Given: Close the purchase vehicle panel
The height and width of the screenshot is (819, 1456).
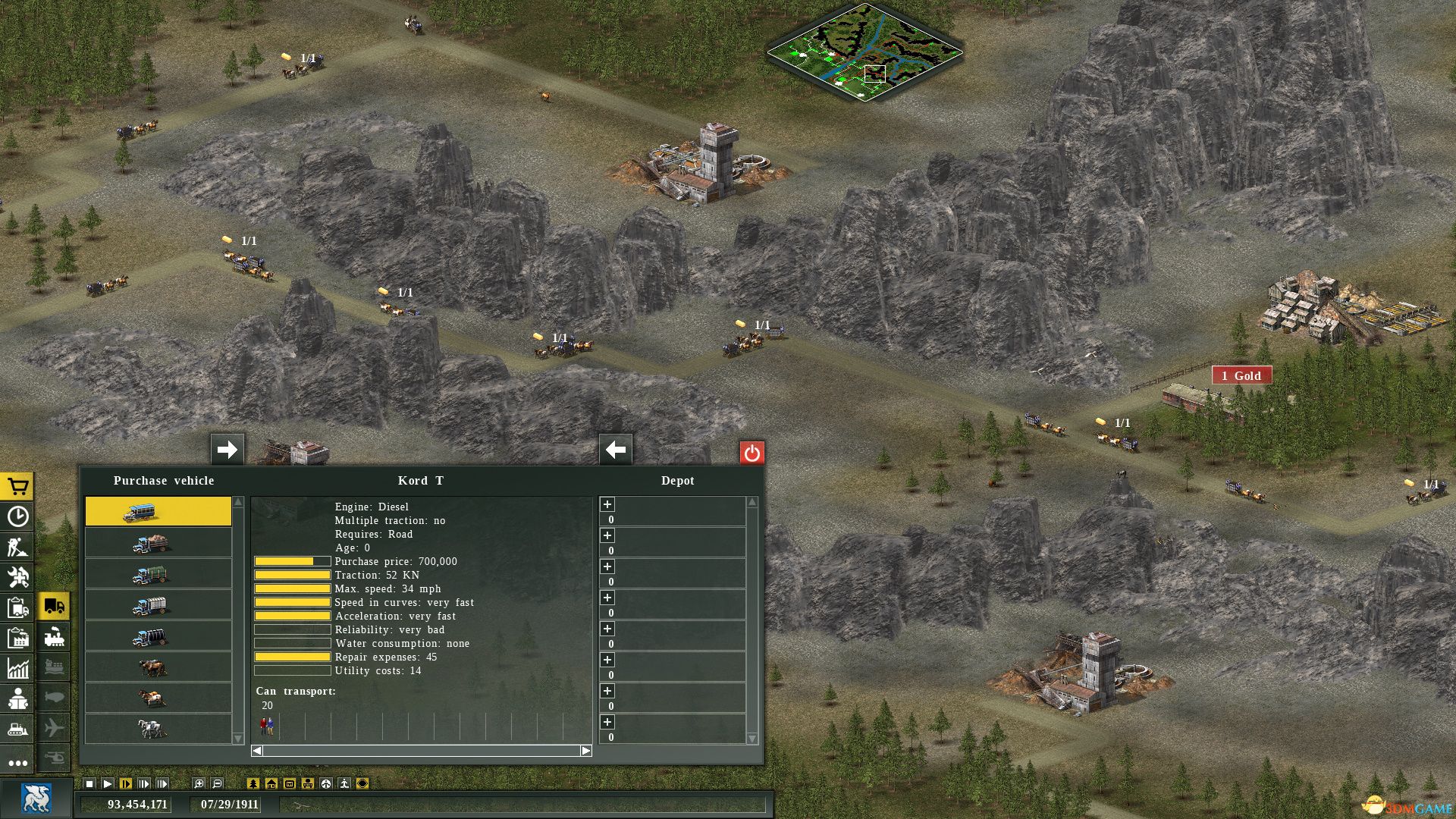Looking at the screenshot, I should tap(752, 453).
